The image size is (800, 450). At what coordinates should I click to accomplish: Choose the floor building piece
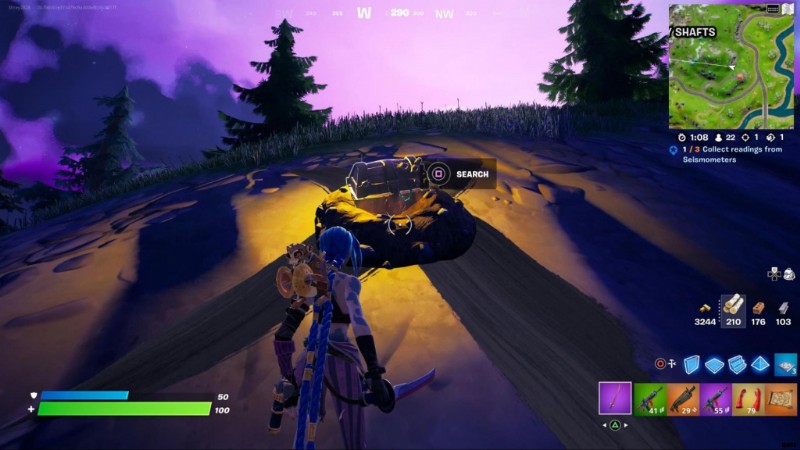[713, 364]
